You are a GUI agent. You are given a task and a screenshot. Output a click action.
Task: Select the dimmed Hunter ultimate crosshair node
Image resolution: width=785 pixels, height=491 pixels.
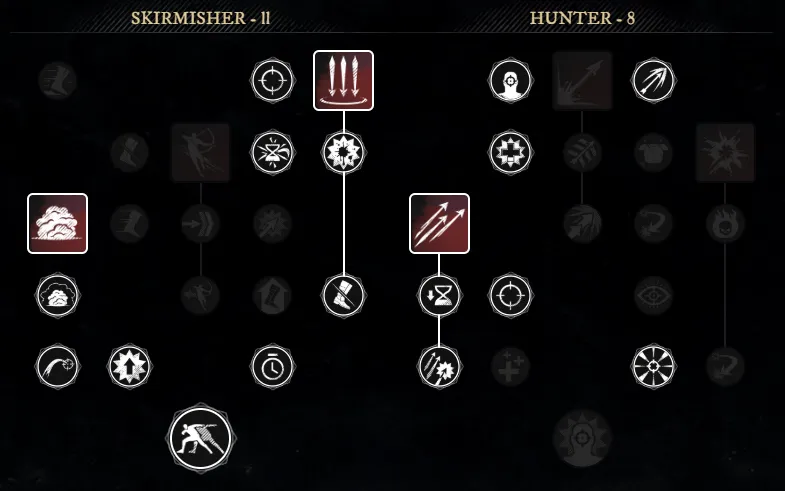582,437
